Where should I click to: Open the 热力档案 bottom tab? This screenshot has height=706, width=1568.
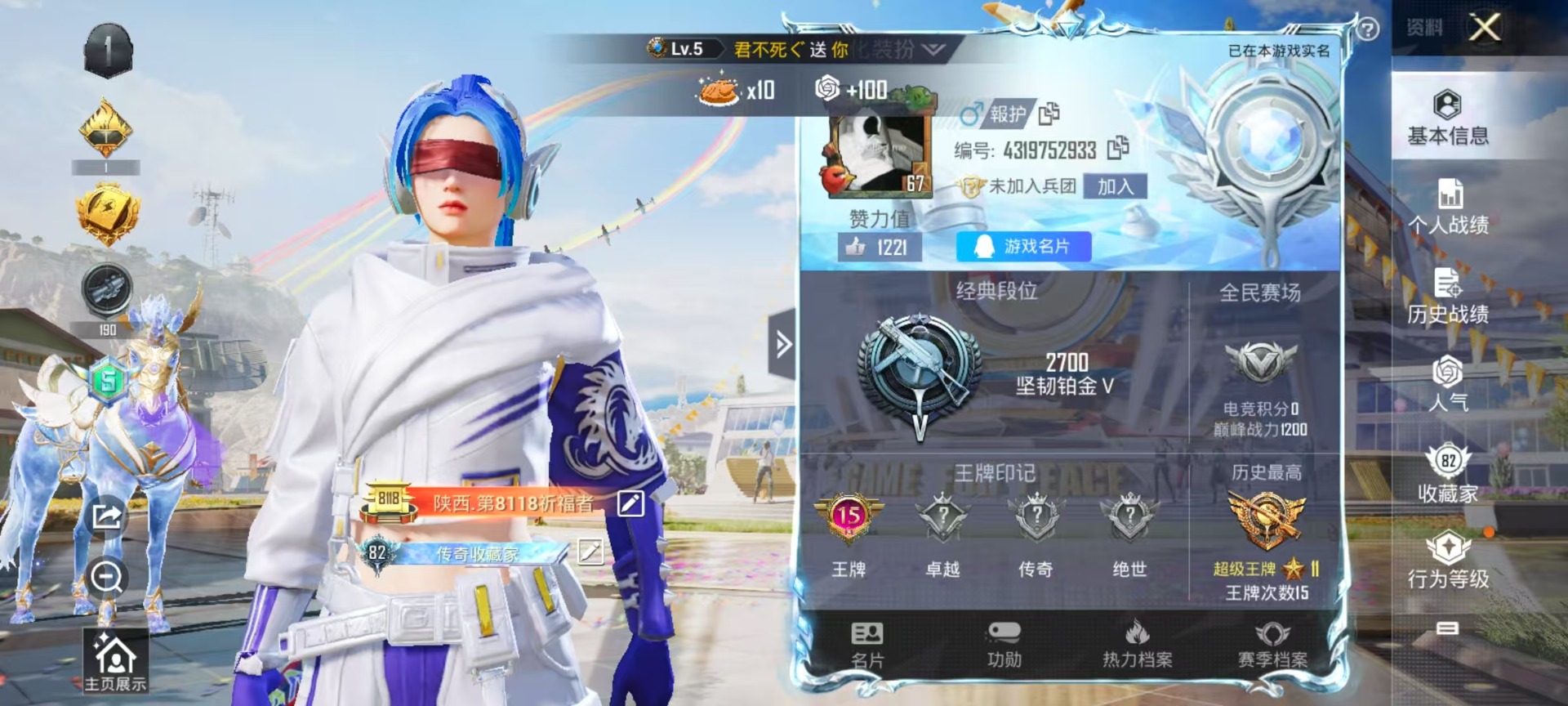[x=1137, y=645]
